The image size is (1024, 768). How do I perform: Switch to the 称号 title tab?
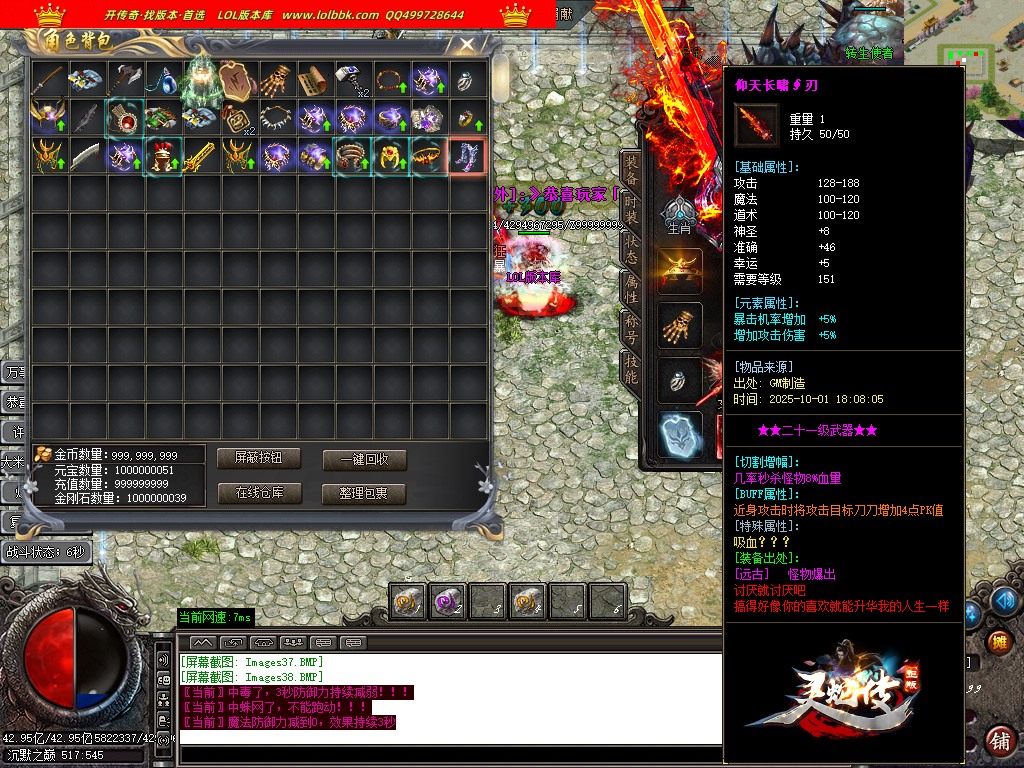(631, 328)
